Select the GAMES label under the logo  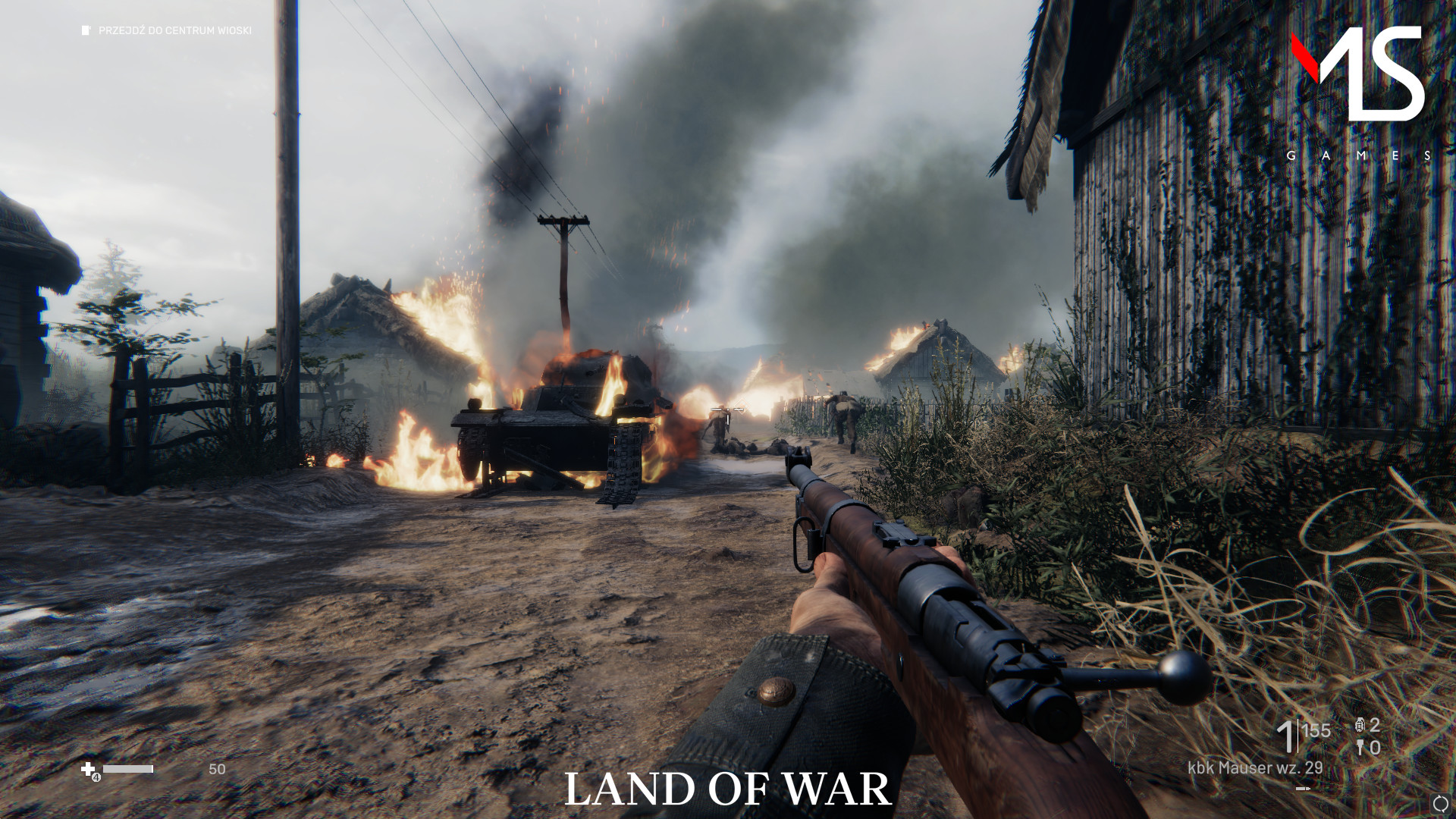[x=1356, y=157]
